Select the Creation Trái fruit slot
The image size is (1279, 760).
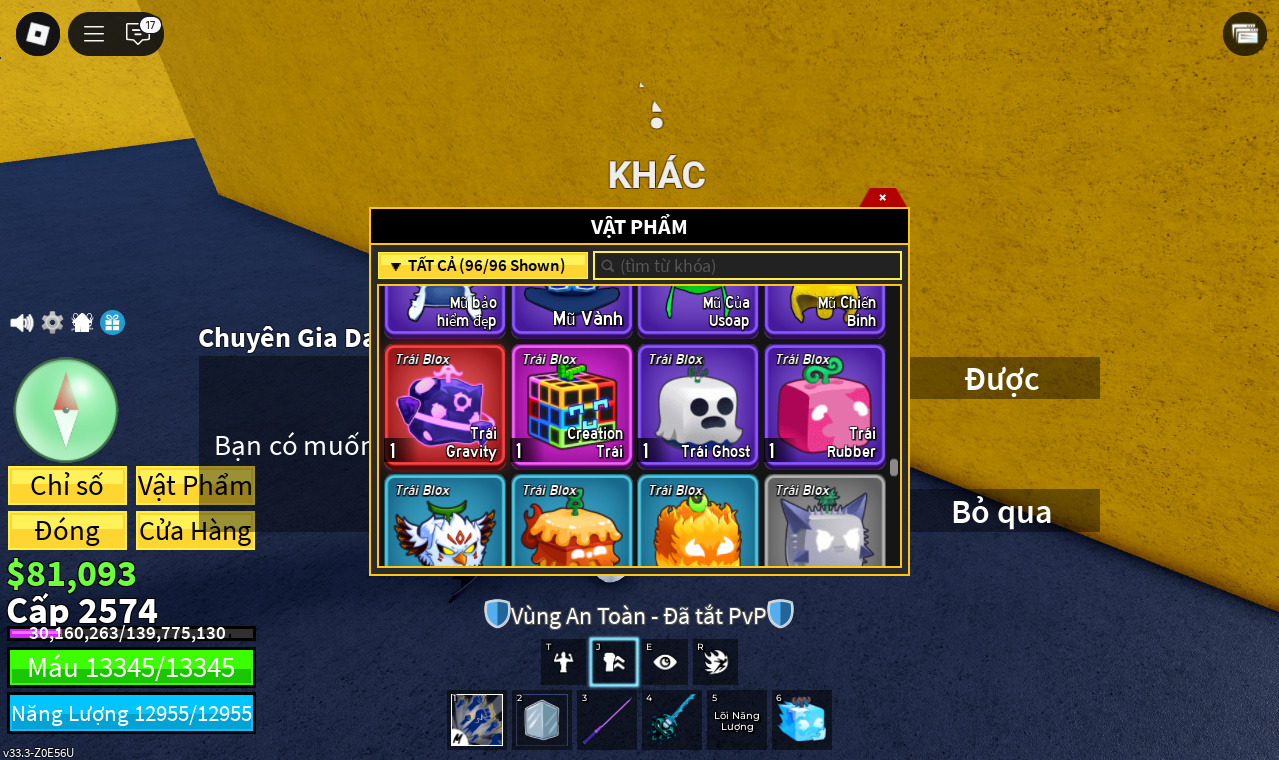[x=572, y=405]
